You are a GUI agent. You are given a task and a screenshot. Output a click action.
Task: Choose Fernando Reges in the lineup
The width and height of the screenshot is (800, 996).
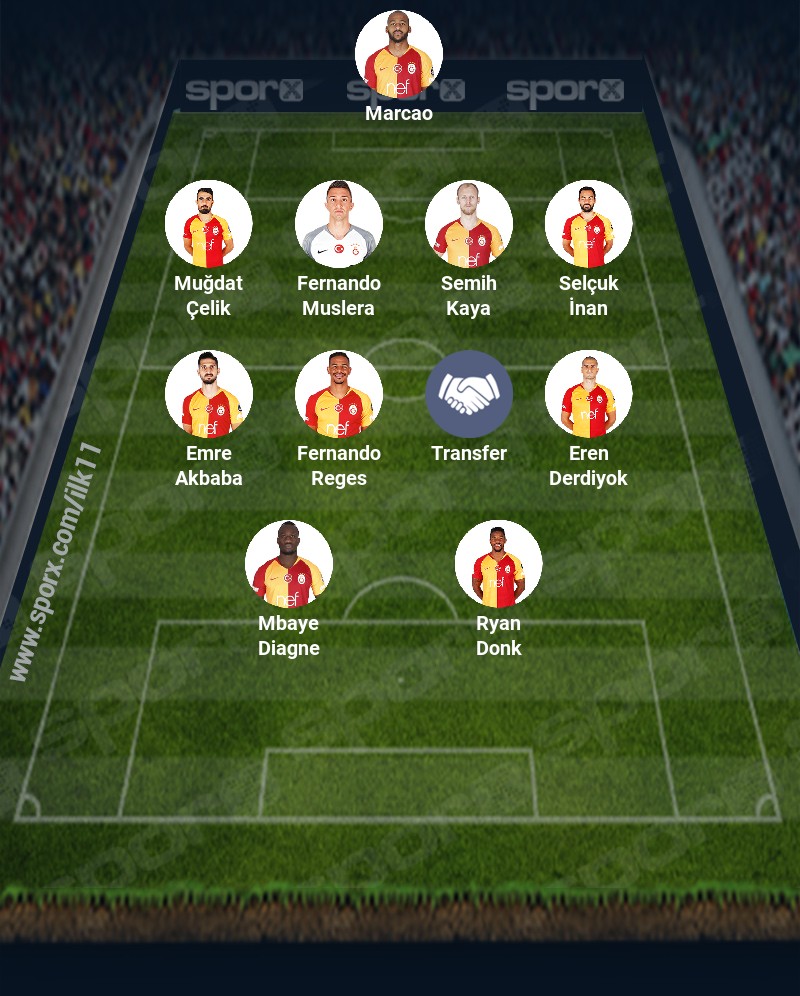point(339,394)
